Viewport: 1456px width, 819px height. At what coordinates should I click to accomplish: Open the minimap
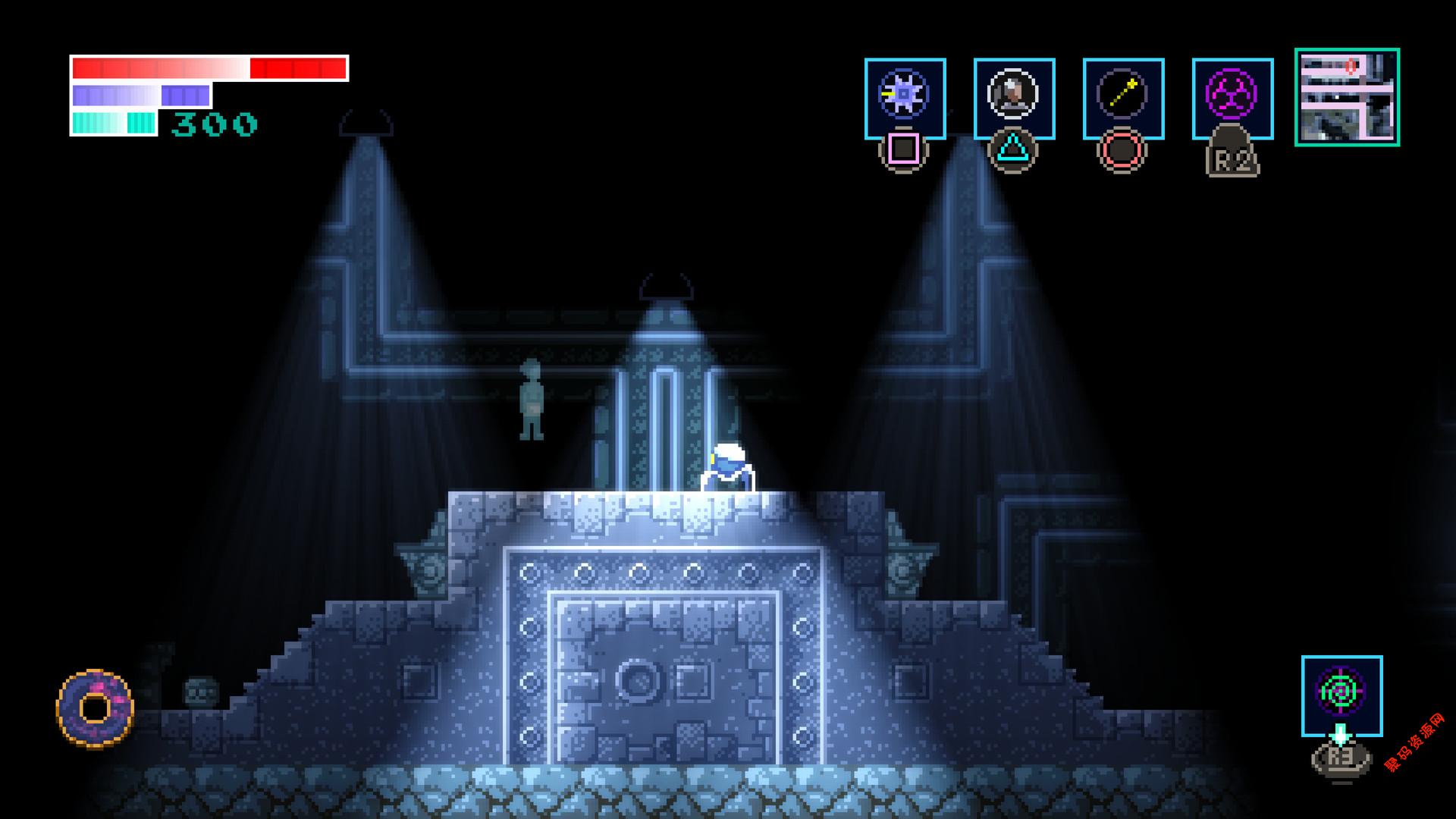pos(1347,97)
